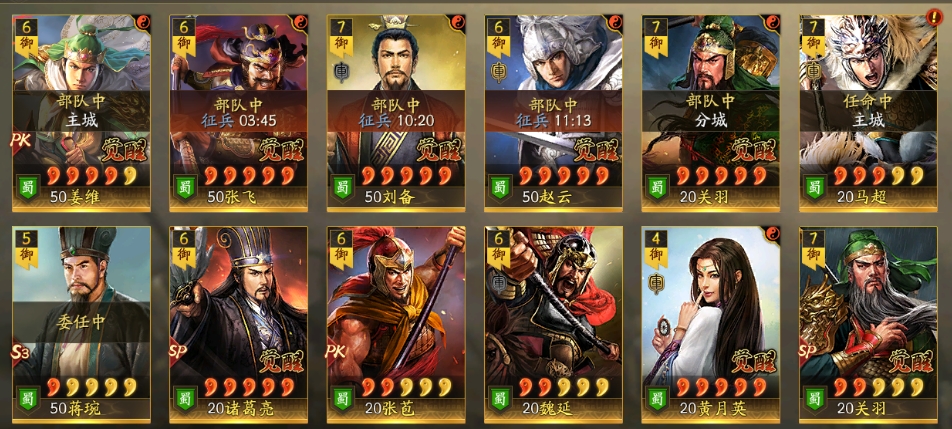Choose the Jiang Wan (蒋琬) card
This screenshot has height=429, width=952.
click(x=80, y=322)
